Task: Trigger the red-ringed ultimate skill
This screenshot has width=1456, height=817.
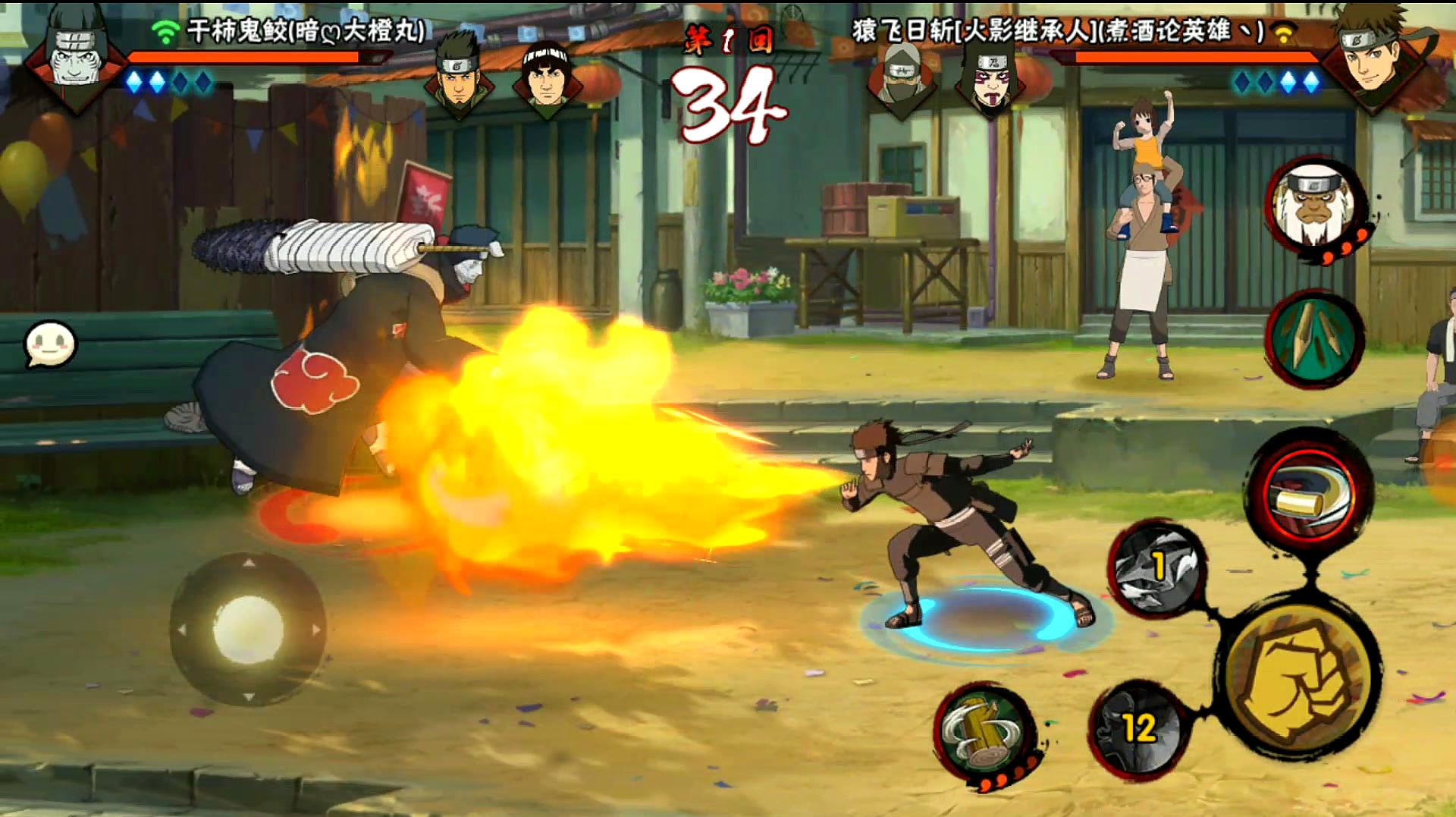Action: pyautogui.click(x=1310, y=491)
